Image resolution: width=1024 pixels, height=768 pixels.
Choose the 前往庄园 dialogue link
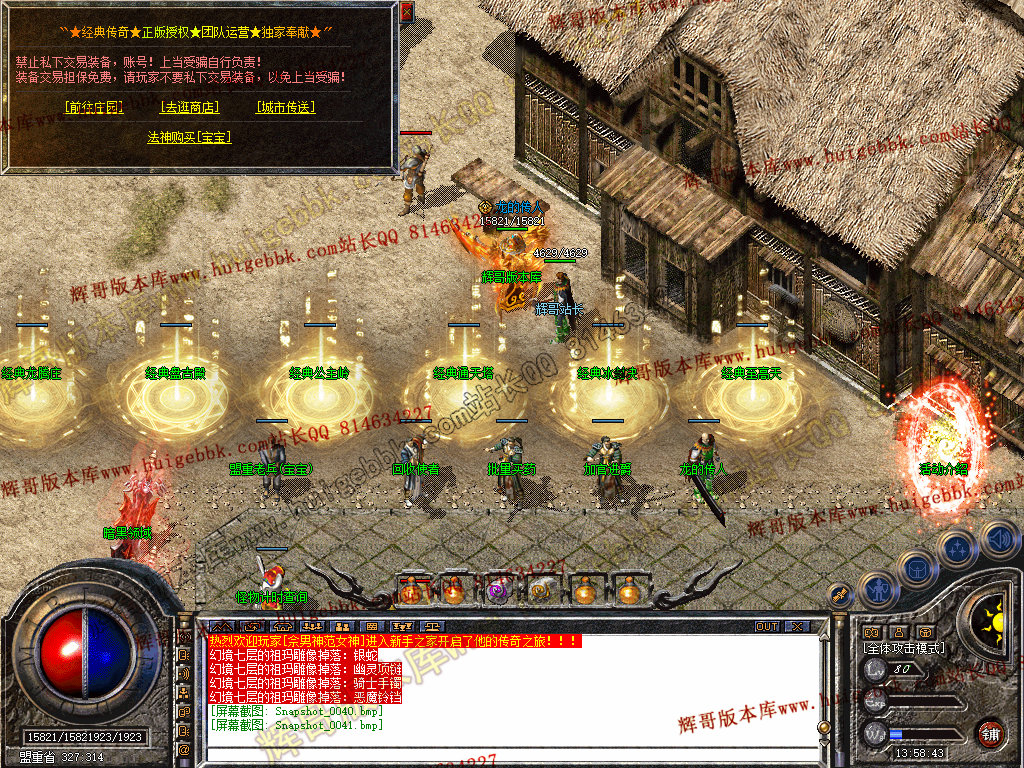tap(93, 107)
